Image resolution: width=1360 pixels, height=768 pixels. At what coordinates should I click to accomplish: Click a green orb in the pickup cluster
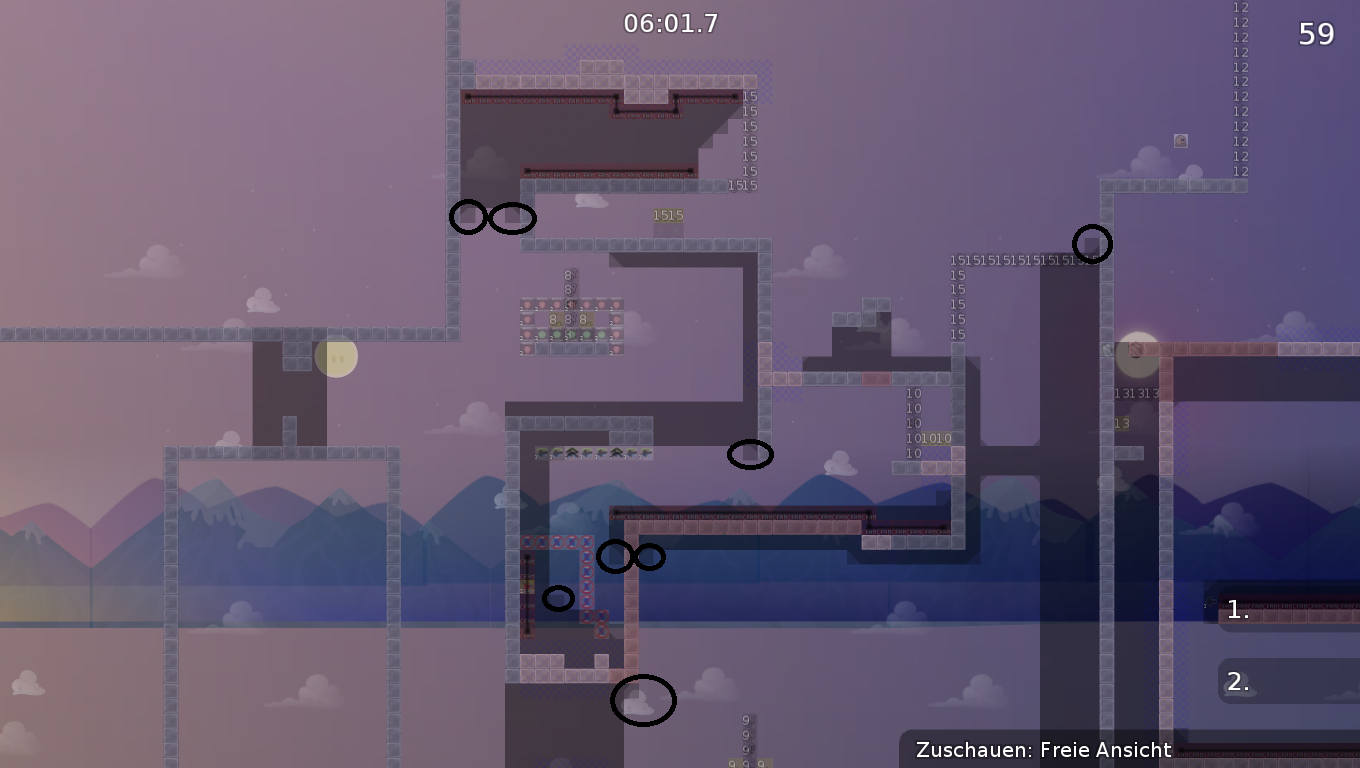tap(542, 334)
